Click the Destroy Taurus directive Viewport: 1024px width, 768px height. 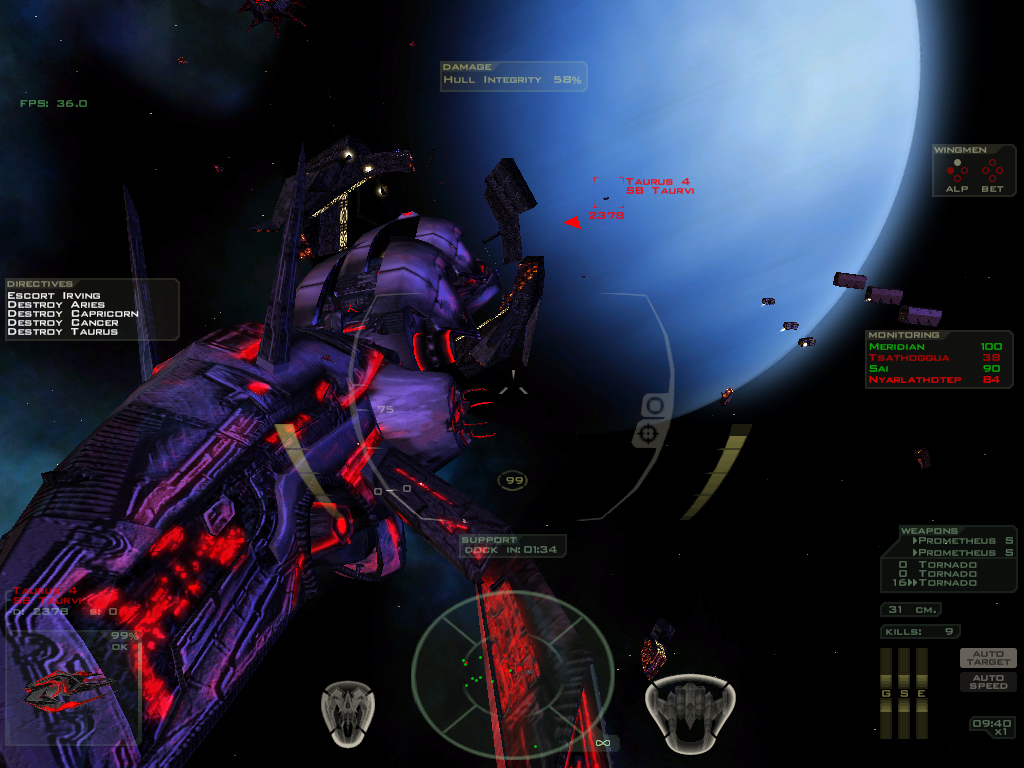[x=62, y=332]
